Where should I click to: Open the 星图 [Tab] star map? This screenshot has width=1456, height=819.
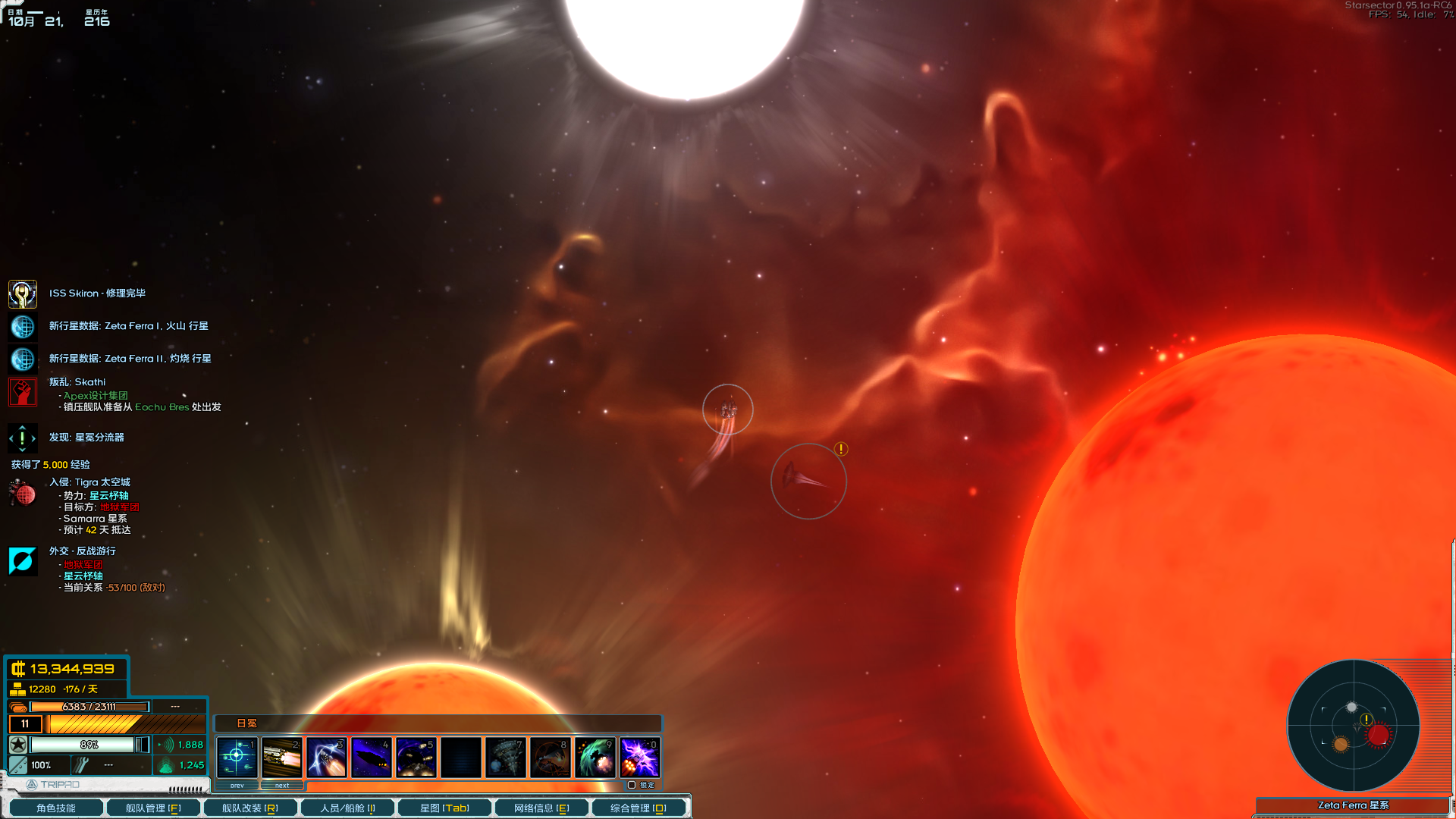coord(444,808)
